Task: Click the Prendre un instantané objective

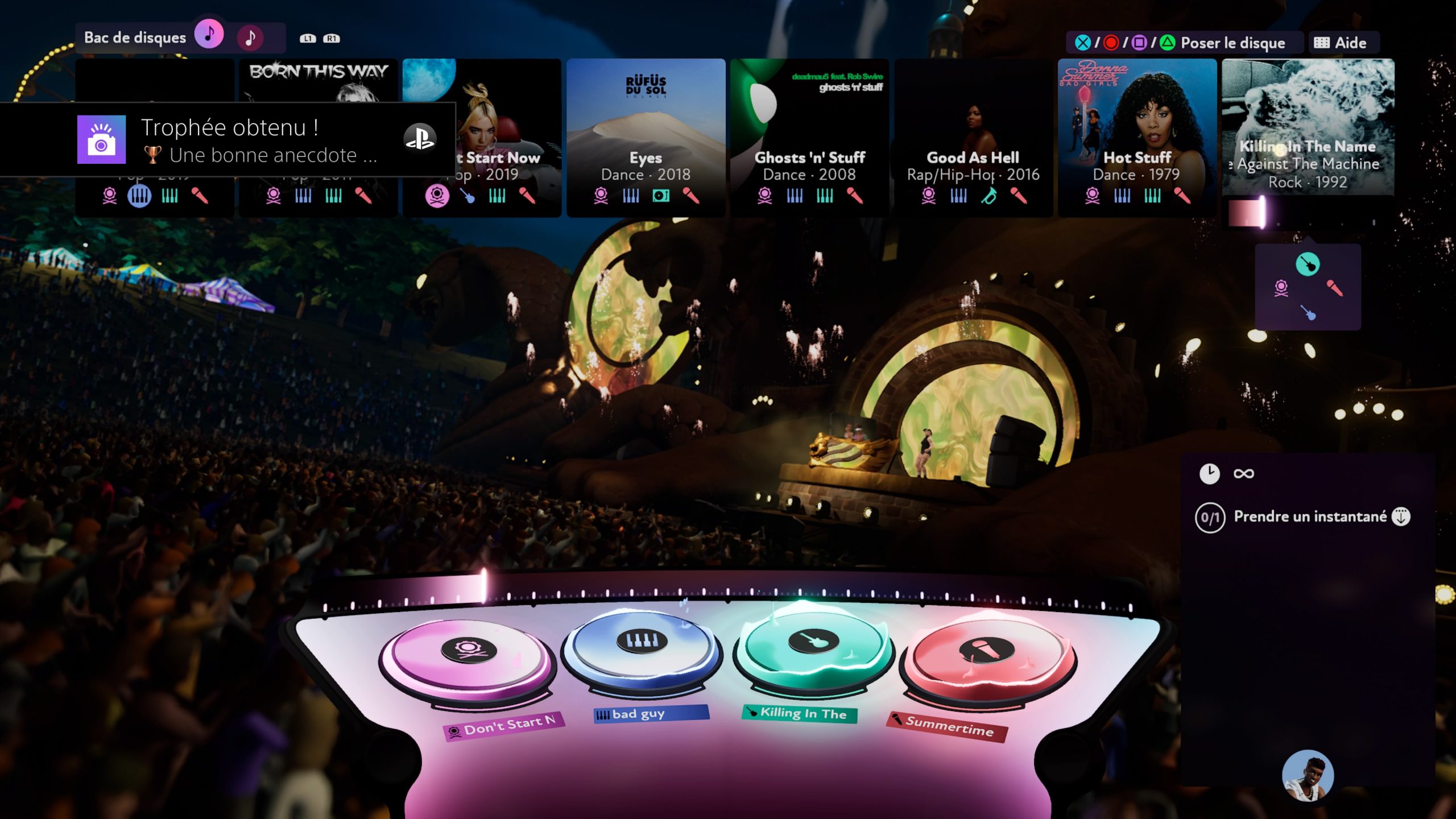Action: tap(1309, 516)
